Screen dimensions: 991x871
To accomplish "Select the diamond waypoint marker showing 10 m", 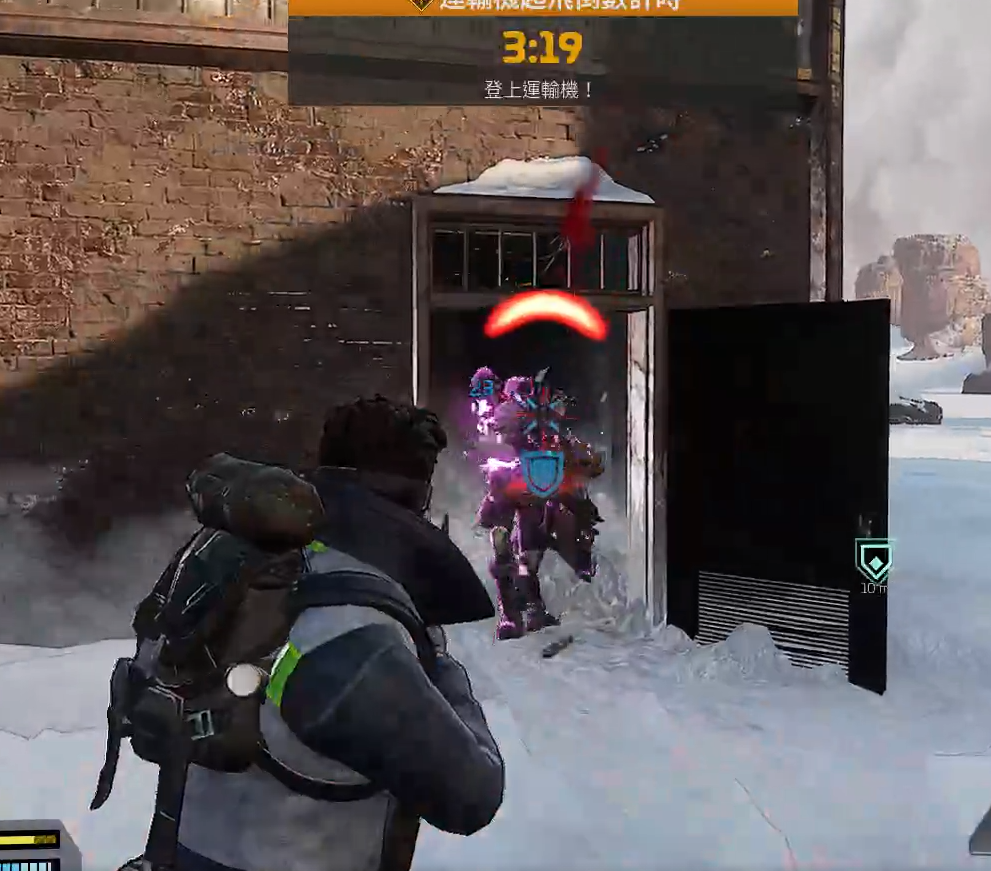I will [x=874, y=562].
